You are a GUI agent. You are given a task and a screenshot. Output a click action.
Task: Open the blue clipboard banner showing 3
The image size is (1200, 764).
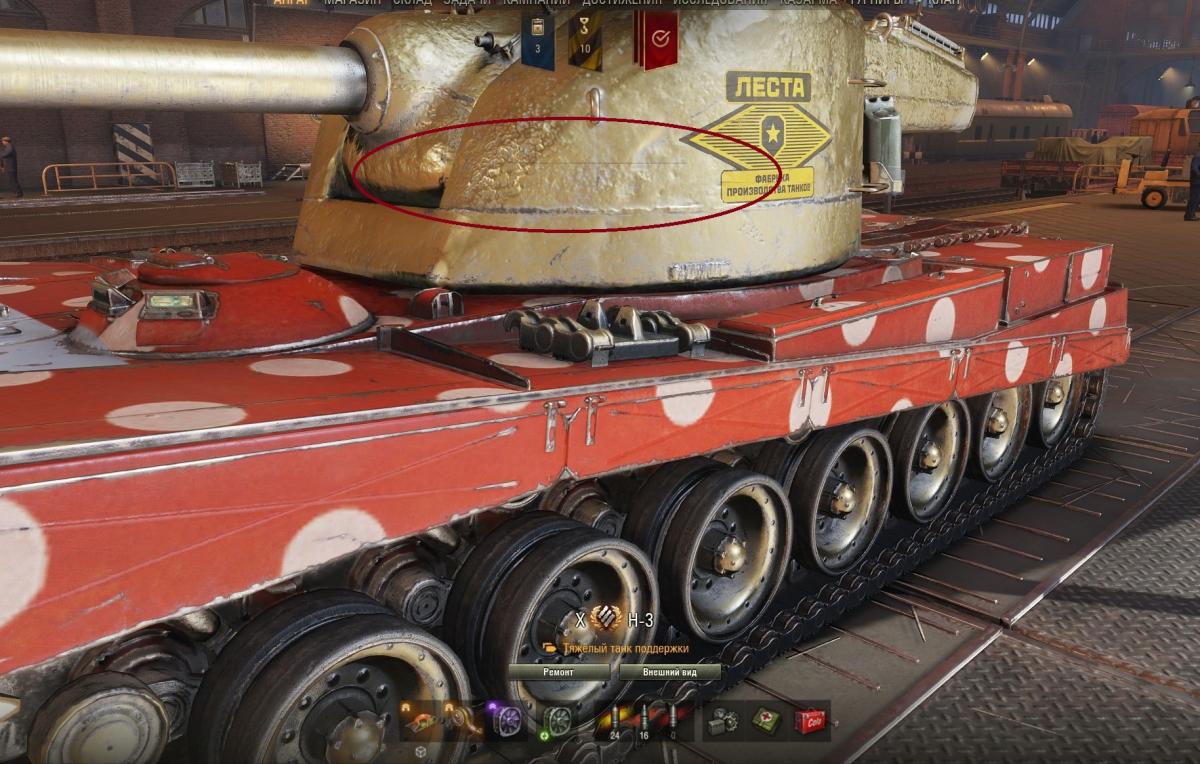coord(538,38)
